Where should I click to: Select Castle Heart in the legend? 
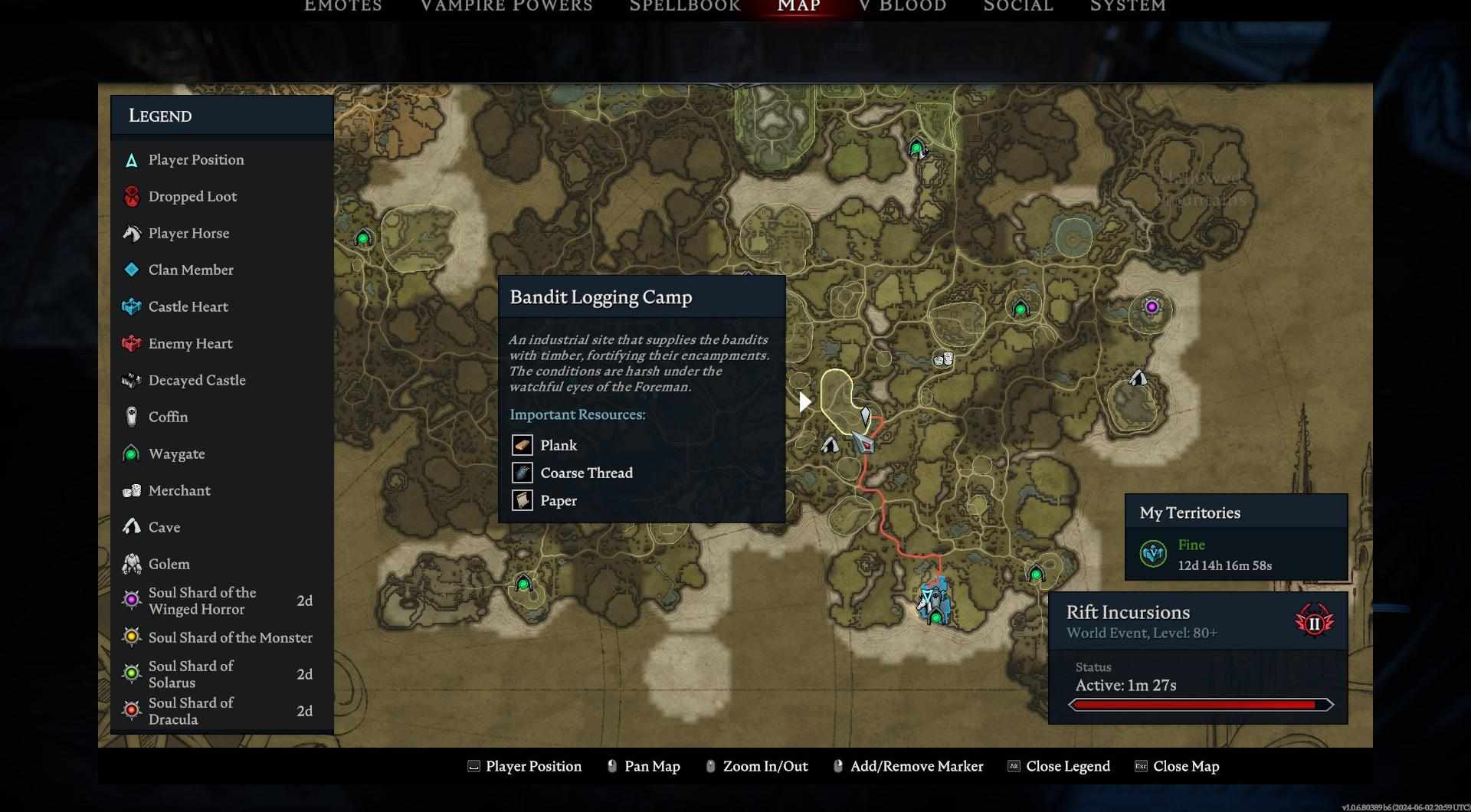(188, 306)
